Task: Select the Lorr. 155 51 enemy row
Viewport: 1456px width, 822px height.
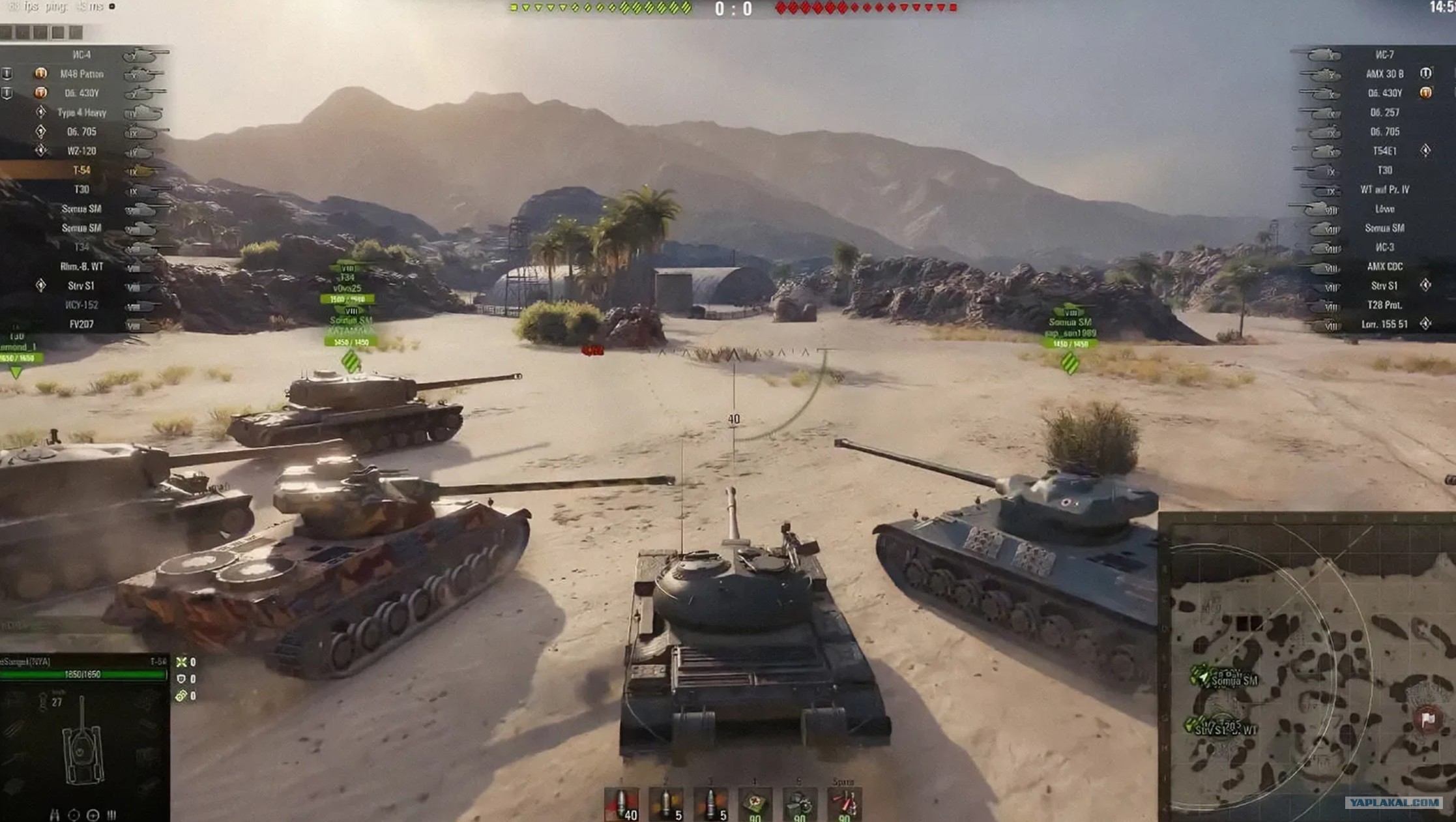Action: click(x=1384, y=324)
